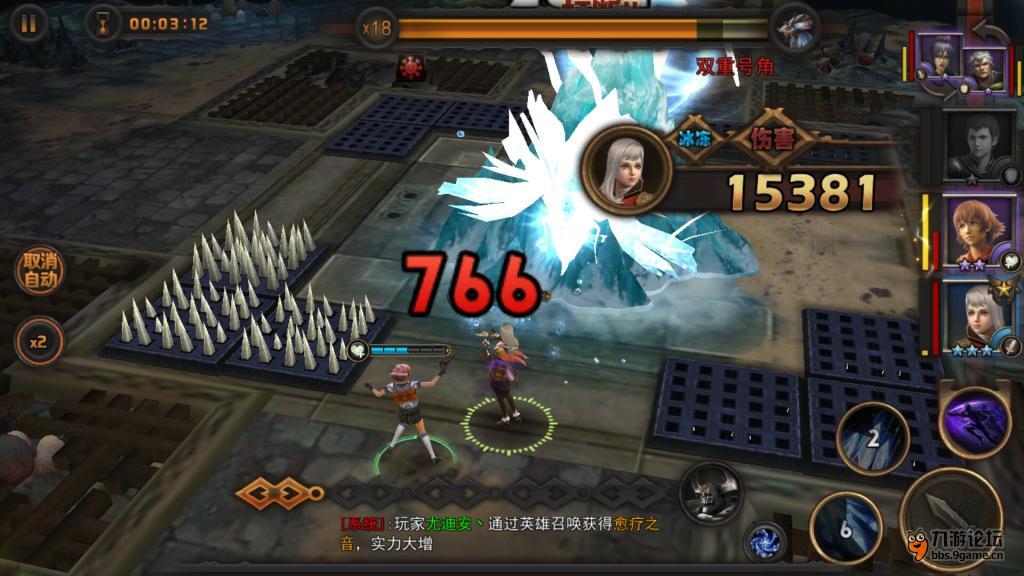Open the system chat message box
The height and width of the screenshot is (576, 1024).
click(x=500, y=534)
